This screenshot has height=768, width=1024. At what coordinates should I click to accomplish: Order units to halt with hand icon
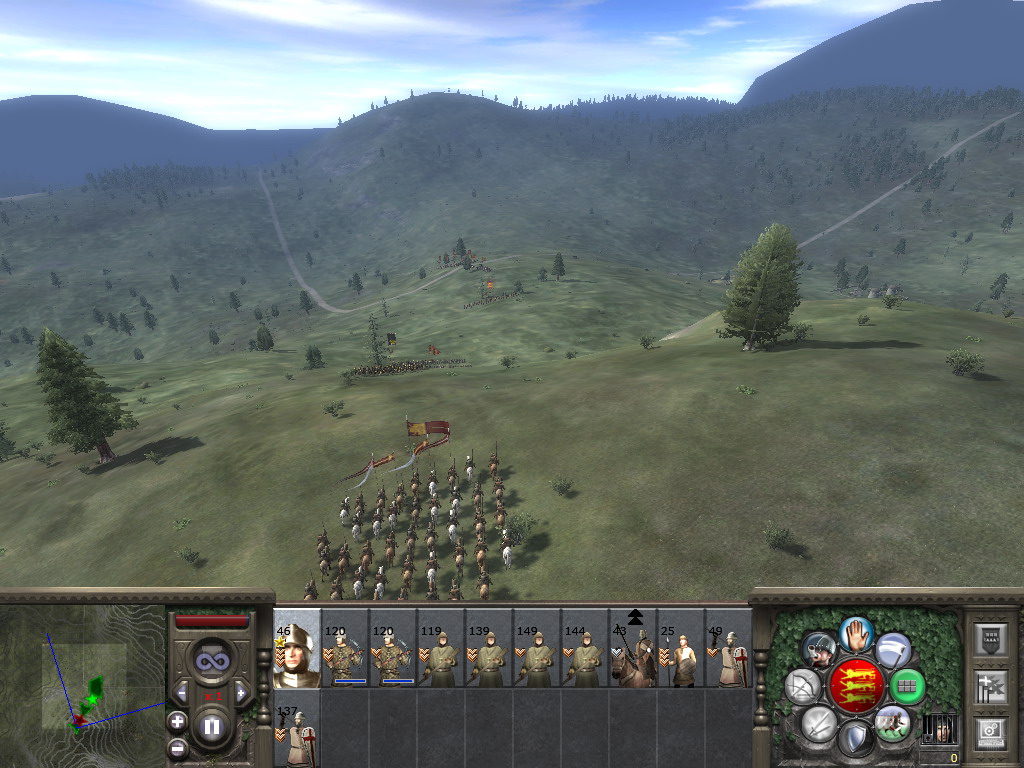tap(856, 633)
